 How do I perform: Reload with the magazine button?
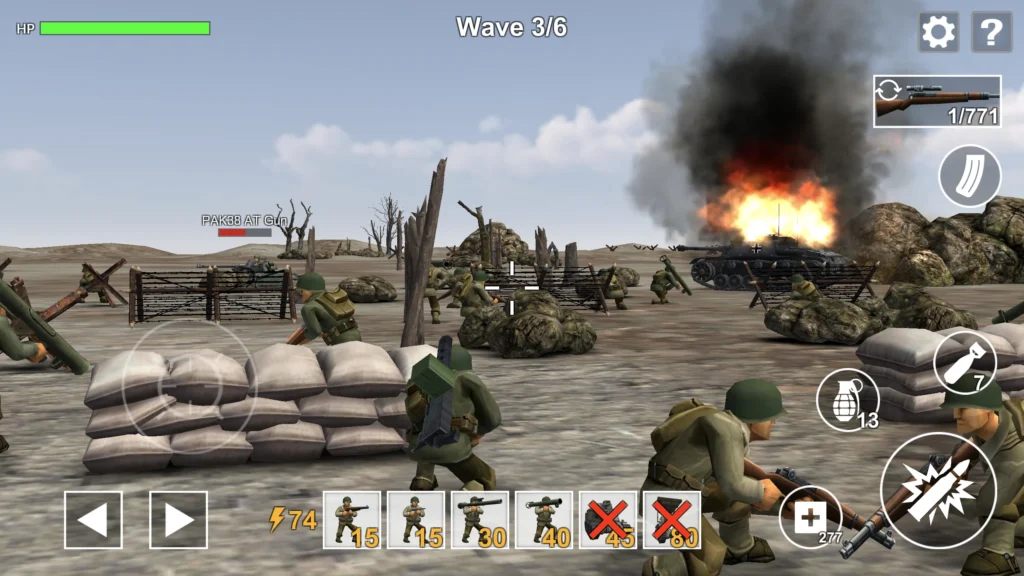969,176
